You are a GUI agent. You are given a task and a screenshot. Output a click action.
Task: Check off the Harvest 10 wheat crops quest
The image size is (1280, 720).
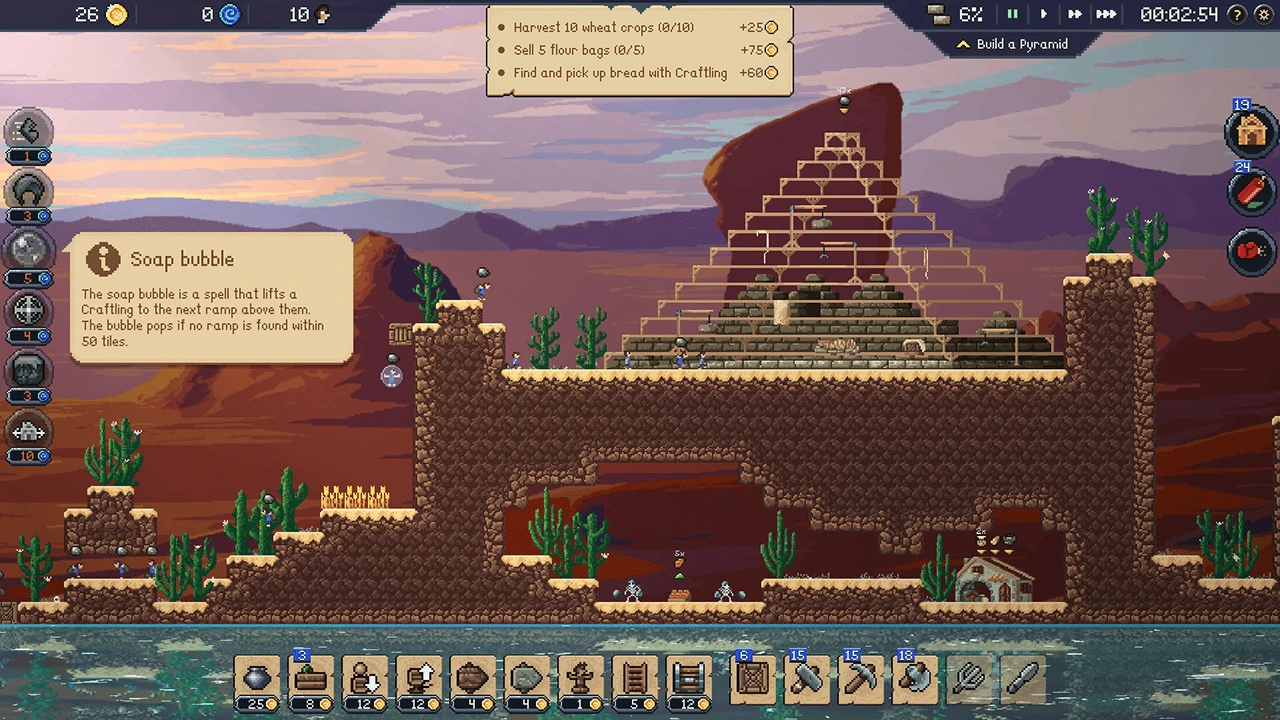click(x=503, y=27)
